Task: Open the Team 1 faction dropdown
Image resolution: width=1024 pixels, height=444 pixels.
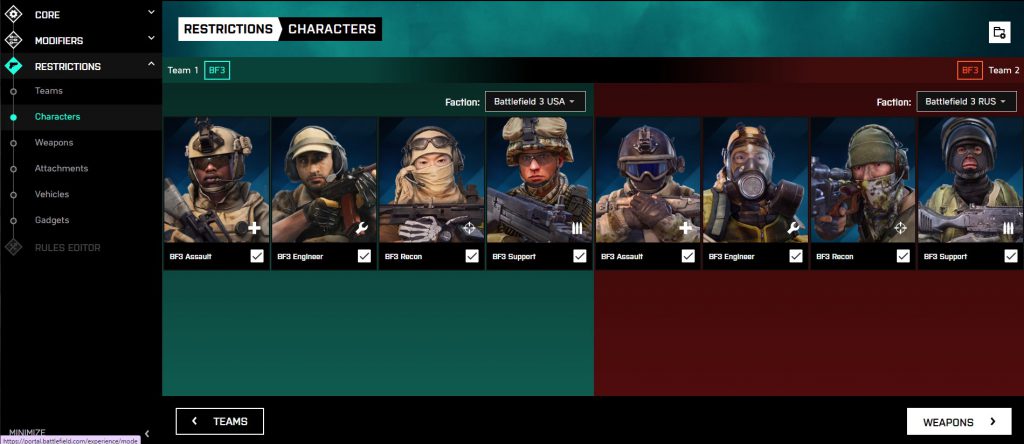Action: [x=535, y=102]
